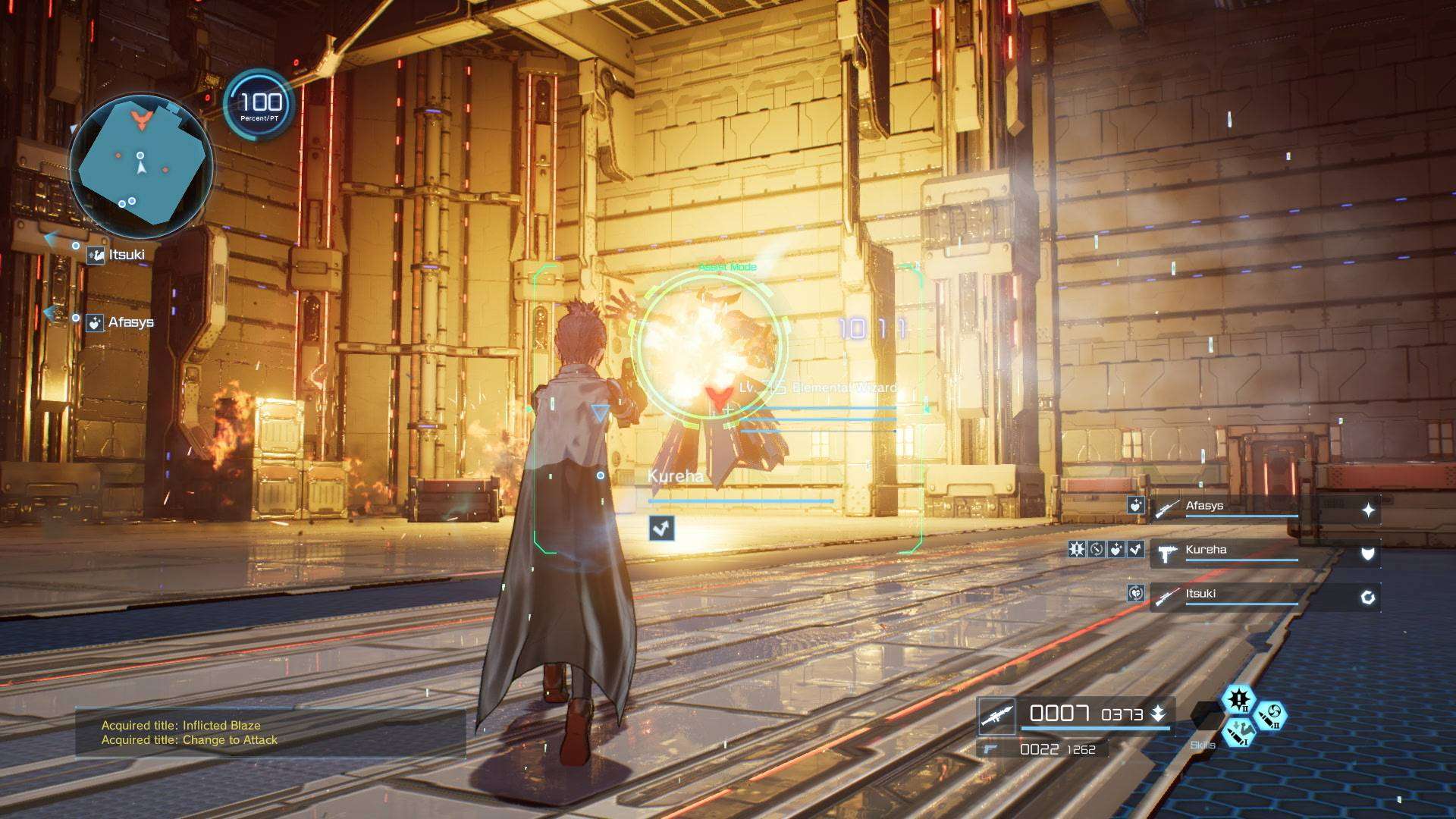Viewport: 1456px width, 819px height.
Task: Click Kureha's checkmark arrow buff icon
Action: click(x=1135, y=549)
